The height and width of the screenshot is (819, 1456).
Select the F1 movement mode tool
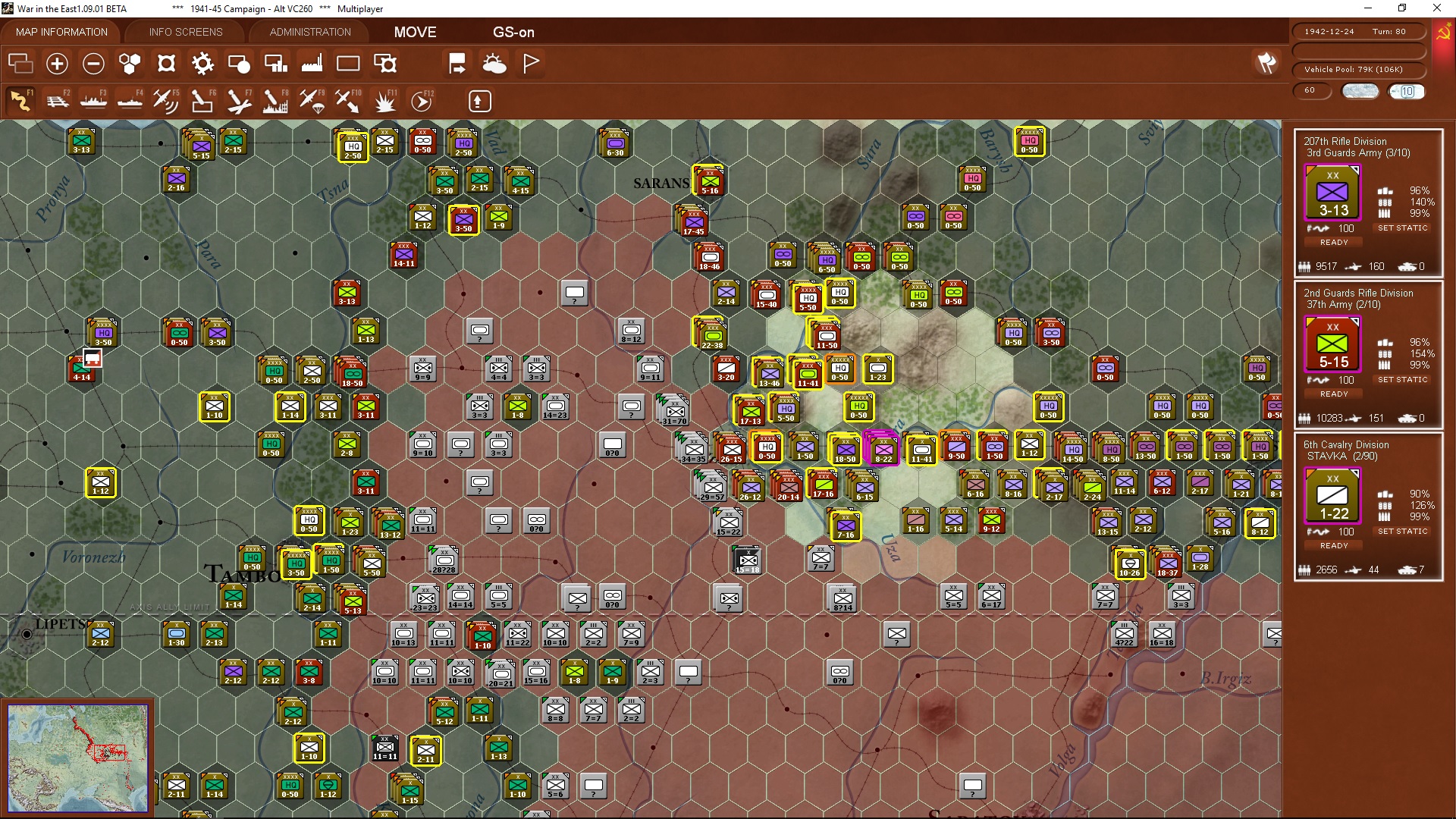click(20, 101)
